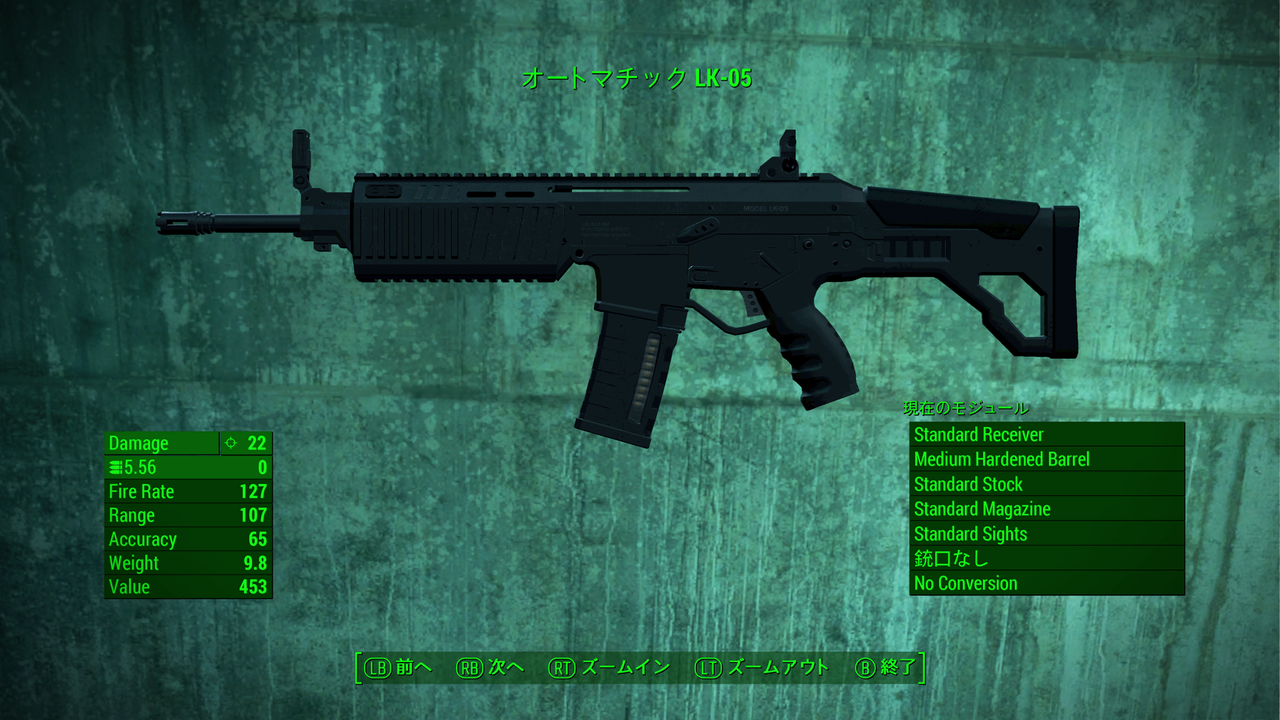
Task: Select the Standard Receiver module
Action: tap(978, 435)
